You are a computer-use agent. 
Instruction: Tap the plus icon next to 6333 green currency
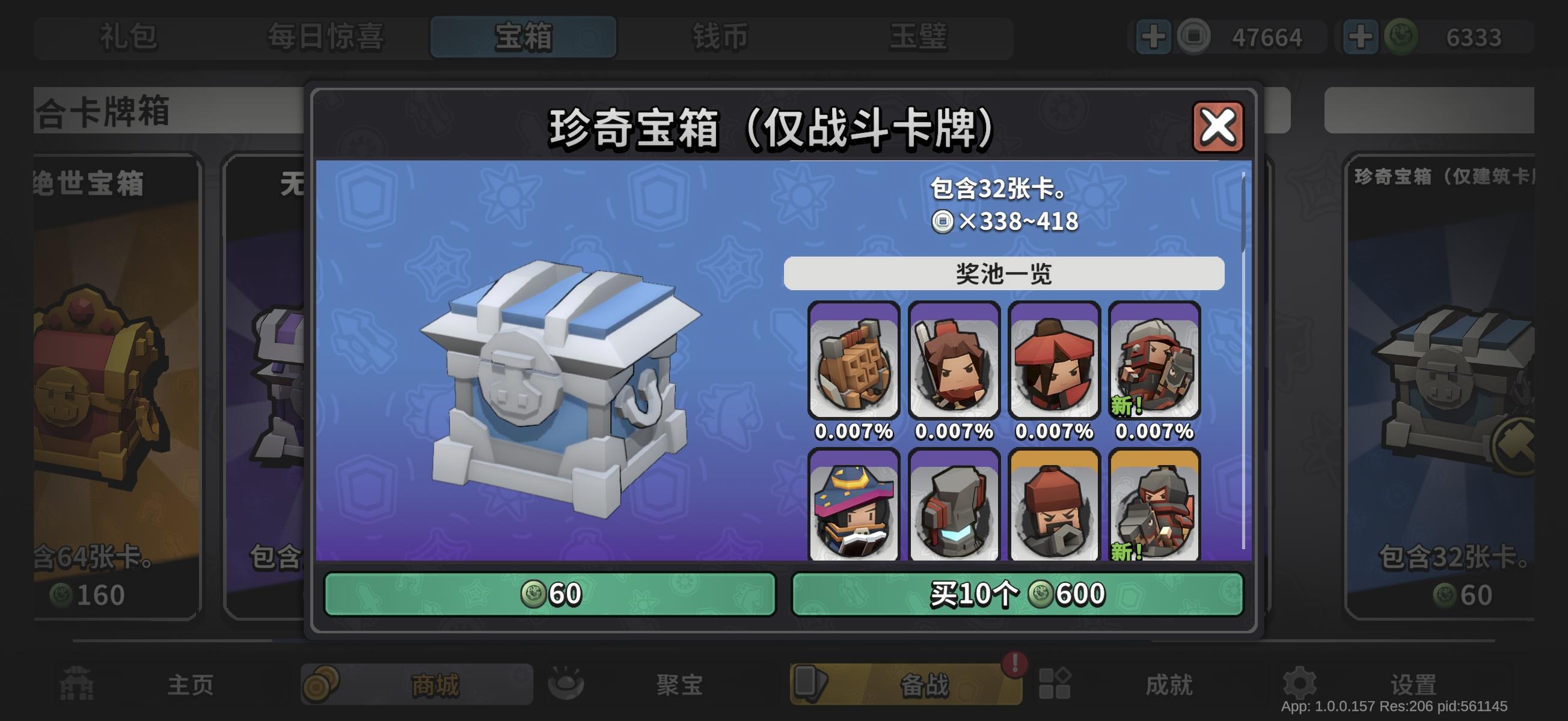[1361, 37]
